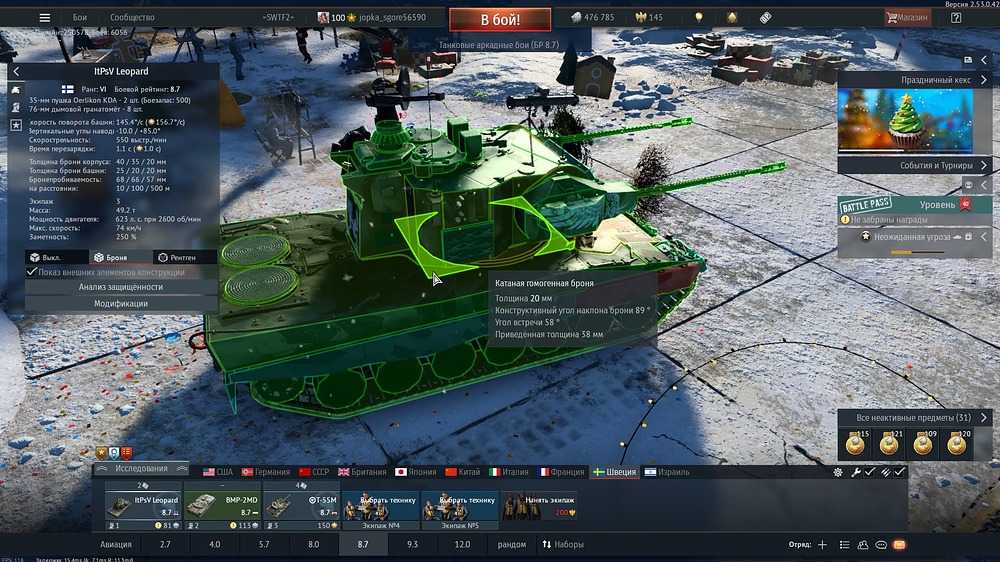Select the BMP-2MD vehicle slot

(x=220, y=504)
